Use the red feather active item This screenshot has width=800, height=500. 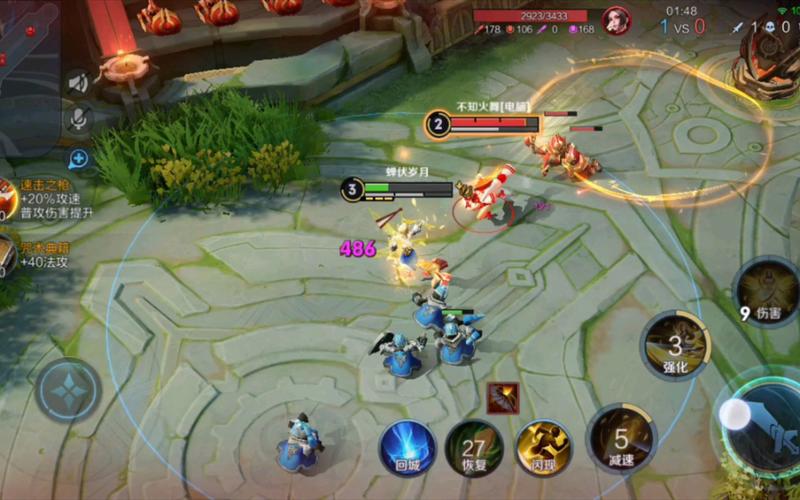[503, 398]
